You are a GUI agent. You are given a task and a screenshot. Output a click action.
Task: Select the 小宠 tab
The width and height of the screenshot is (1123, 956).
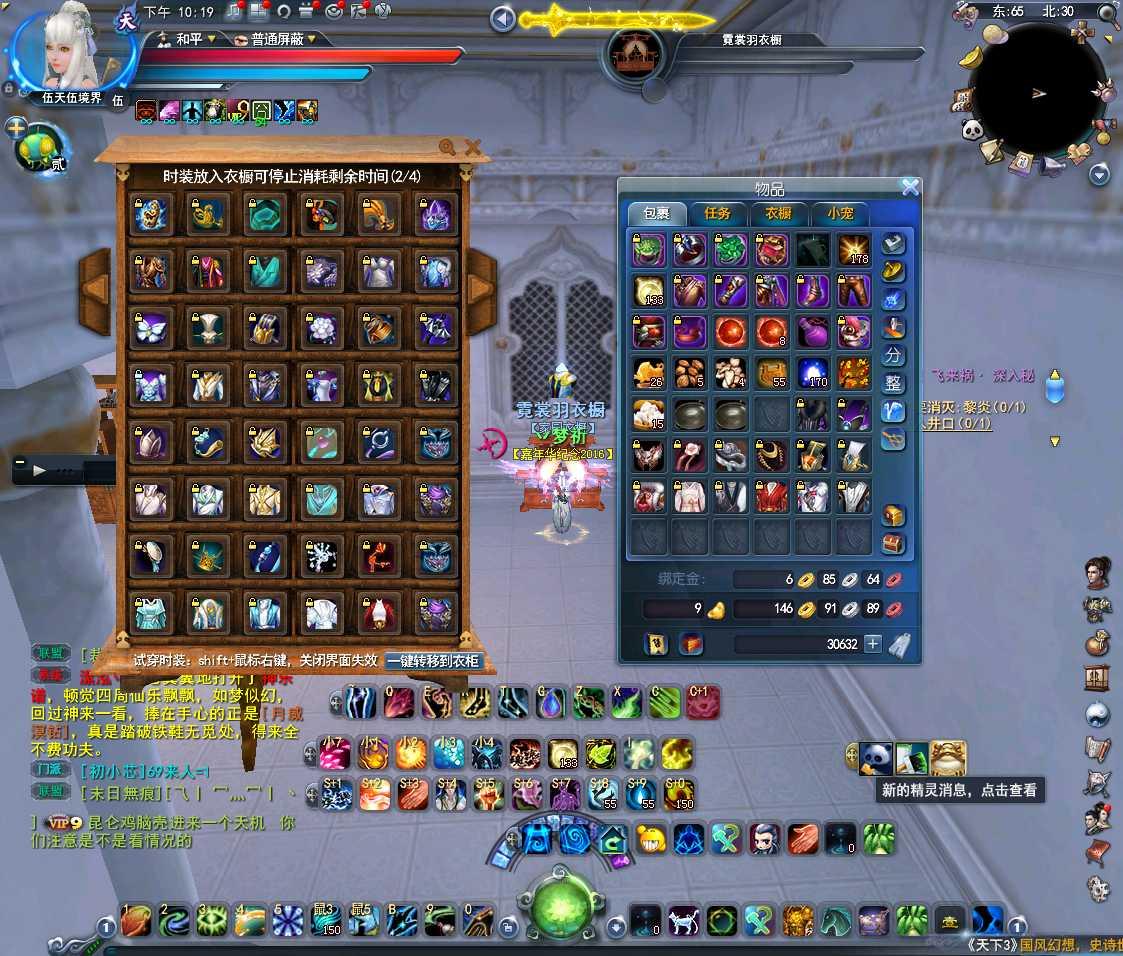point(839,213)
